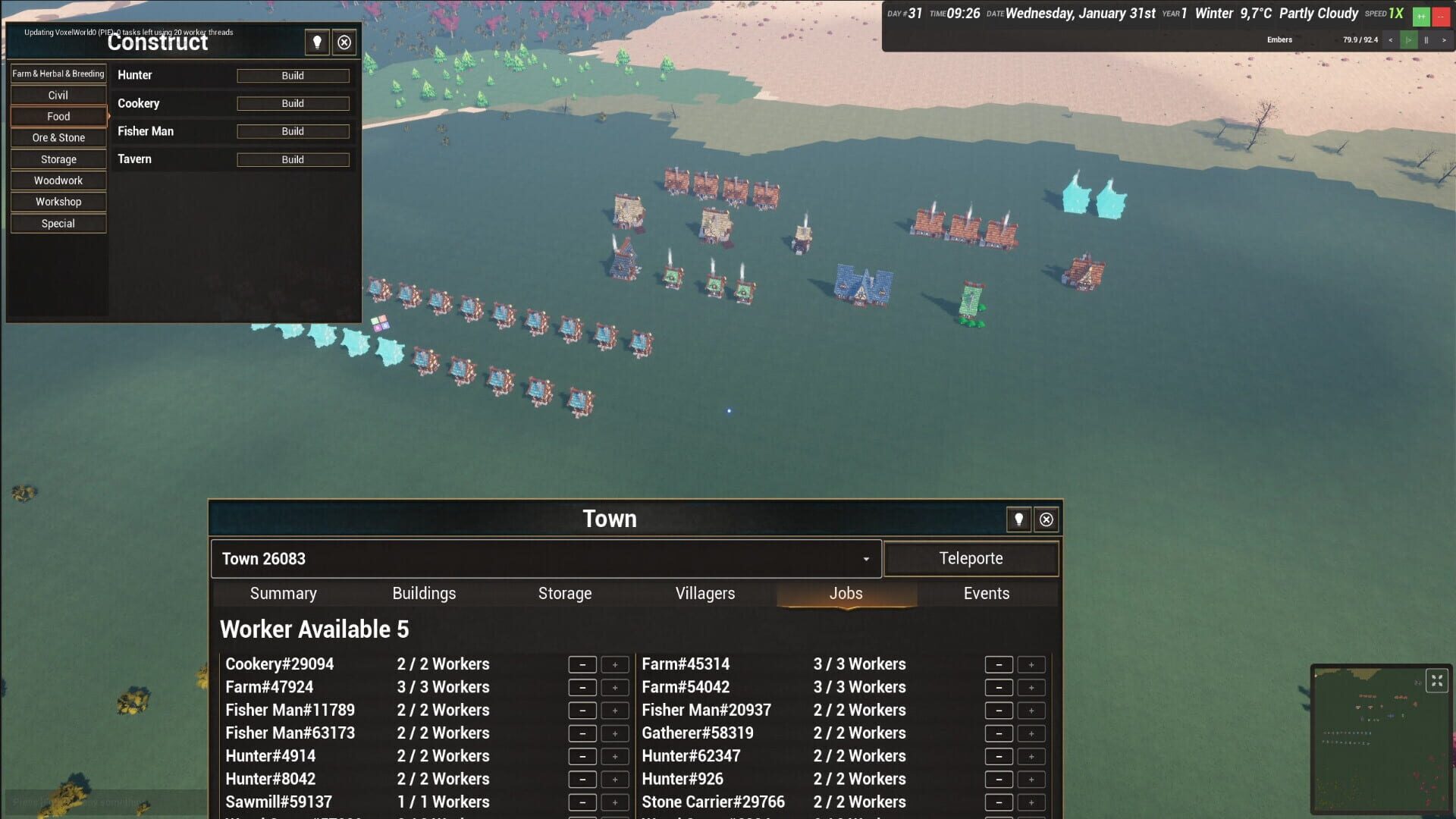Switch to the Villagers tab
This screenshot has height=819, width=1456.
[704, 594]
